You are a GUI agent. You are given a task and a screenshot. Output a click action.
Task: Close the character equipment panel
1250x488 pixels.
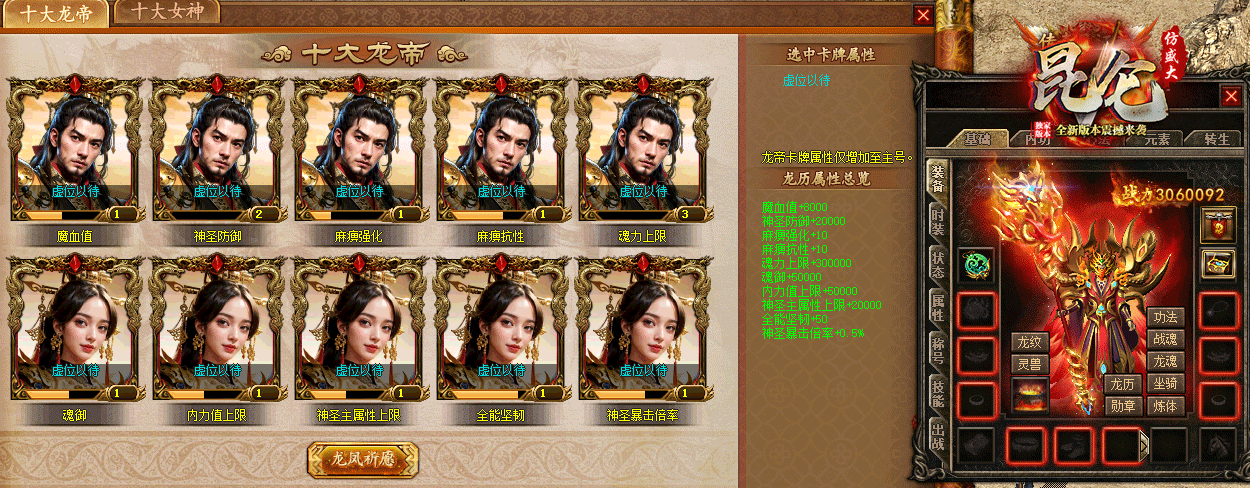tap(1231, 96)
